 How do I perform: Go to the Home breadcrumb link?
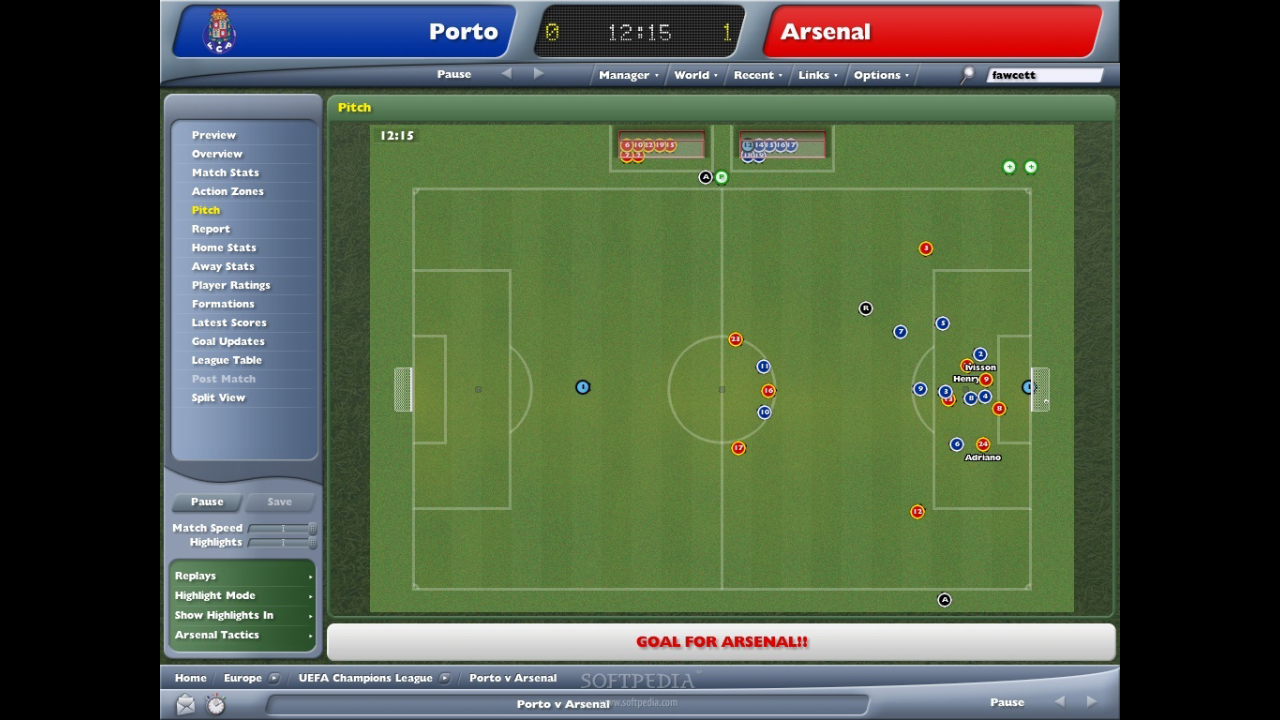[x=190, y=678]
